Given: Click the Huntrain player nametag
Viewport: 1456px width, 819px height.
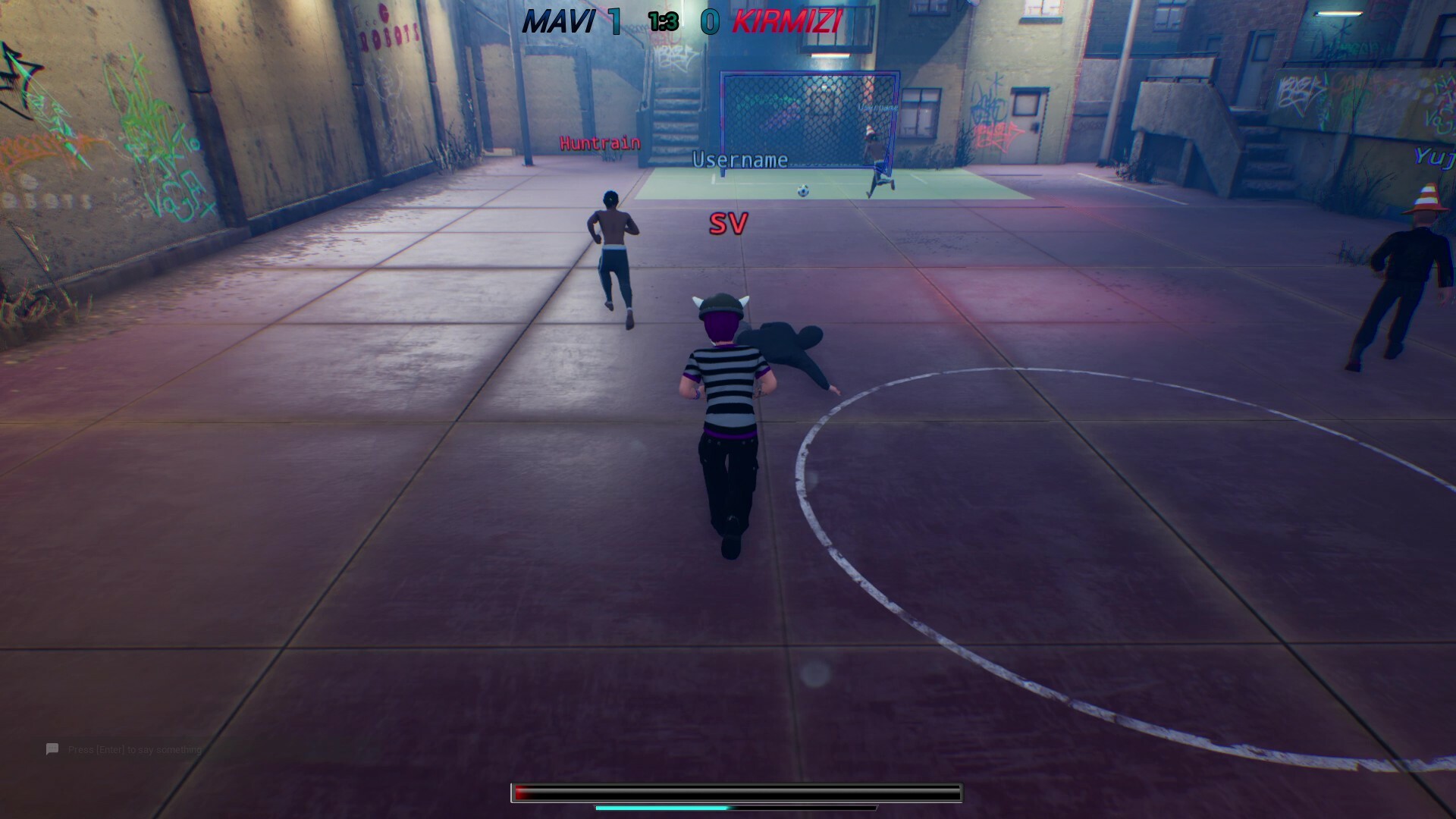Looking at the screenshot, I should point(598,143).
